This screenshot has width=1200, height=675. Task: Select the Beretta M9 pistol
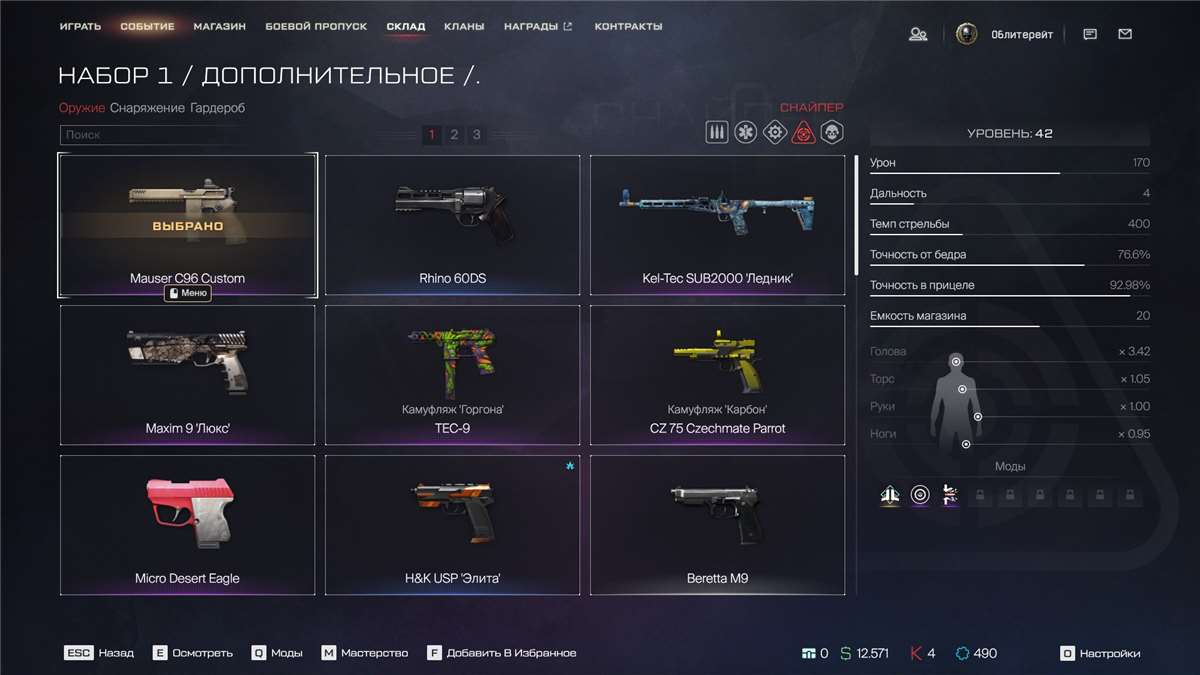(x=717, y=525)
